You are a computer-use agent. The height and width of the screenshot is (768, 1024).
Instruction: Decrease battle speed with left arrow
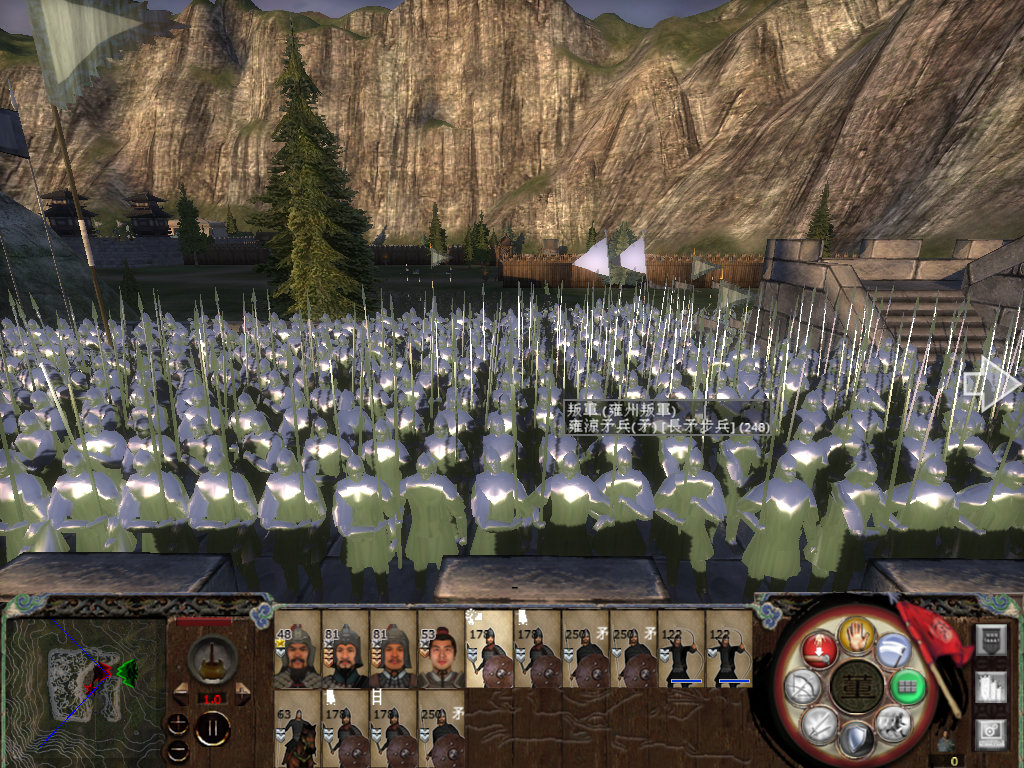181,696
